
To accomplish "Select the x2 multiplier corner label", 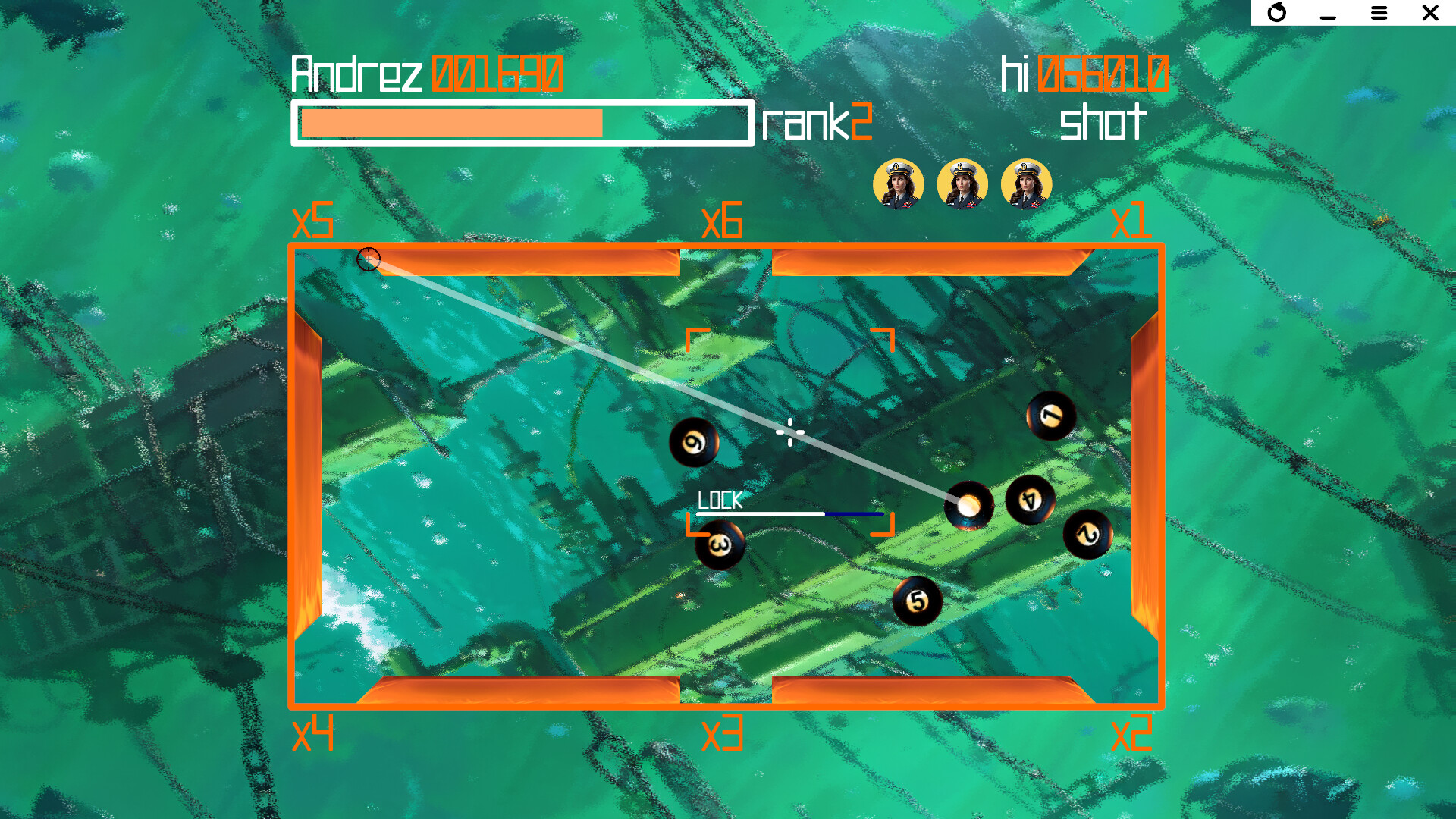I will coord(1133,733).
